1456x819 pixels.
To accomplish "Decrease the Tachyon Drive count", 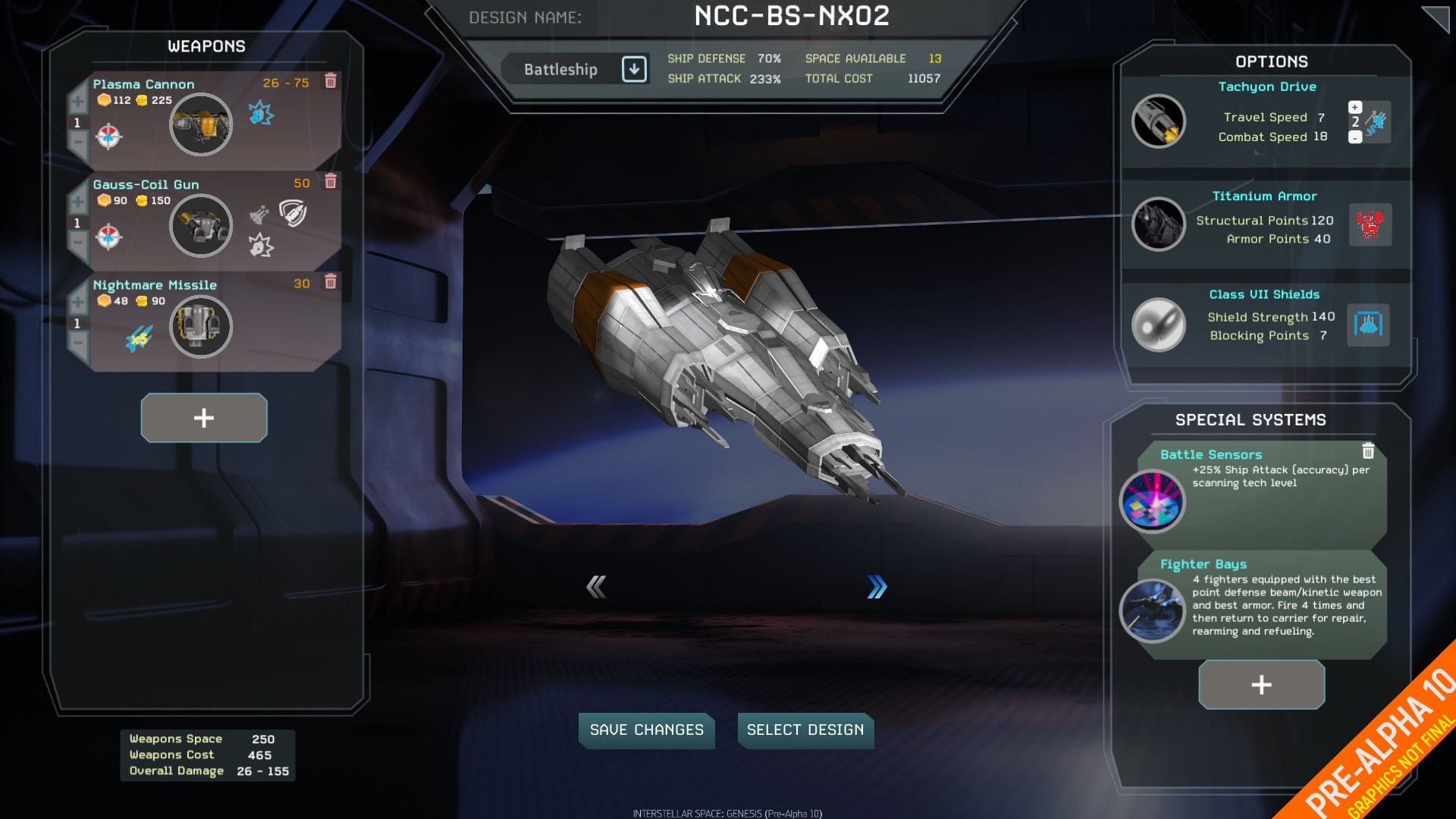I will tap(1355, 137).
